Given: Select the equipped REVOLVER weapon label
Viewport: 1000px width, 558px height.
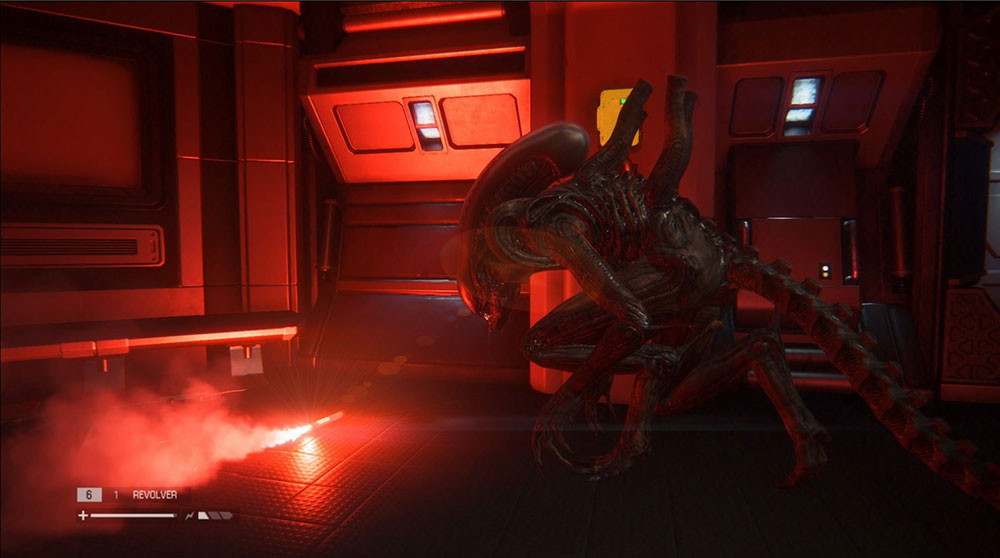Looking at the screenshot, I should coord(154,495).
